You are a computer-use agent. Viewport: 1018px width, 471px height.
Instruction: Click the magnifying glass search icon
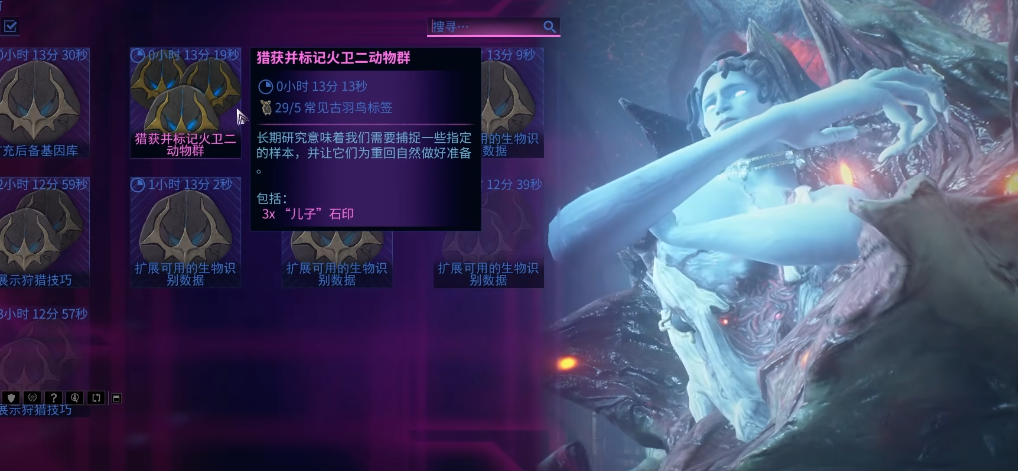(x=550, y=26)
